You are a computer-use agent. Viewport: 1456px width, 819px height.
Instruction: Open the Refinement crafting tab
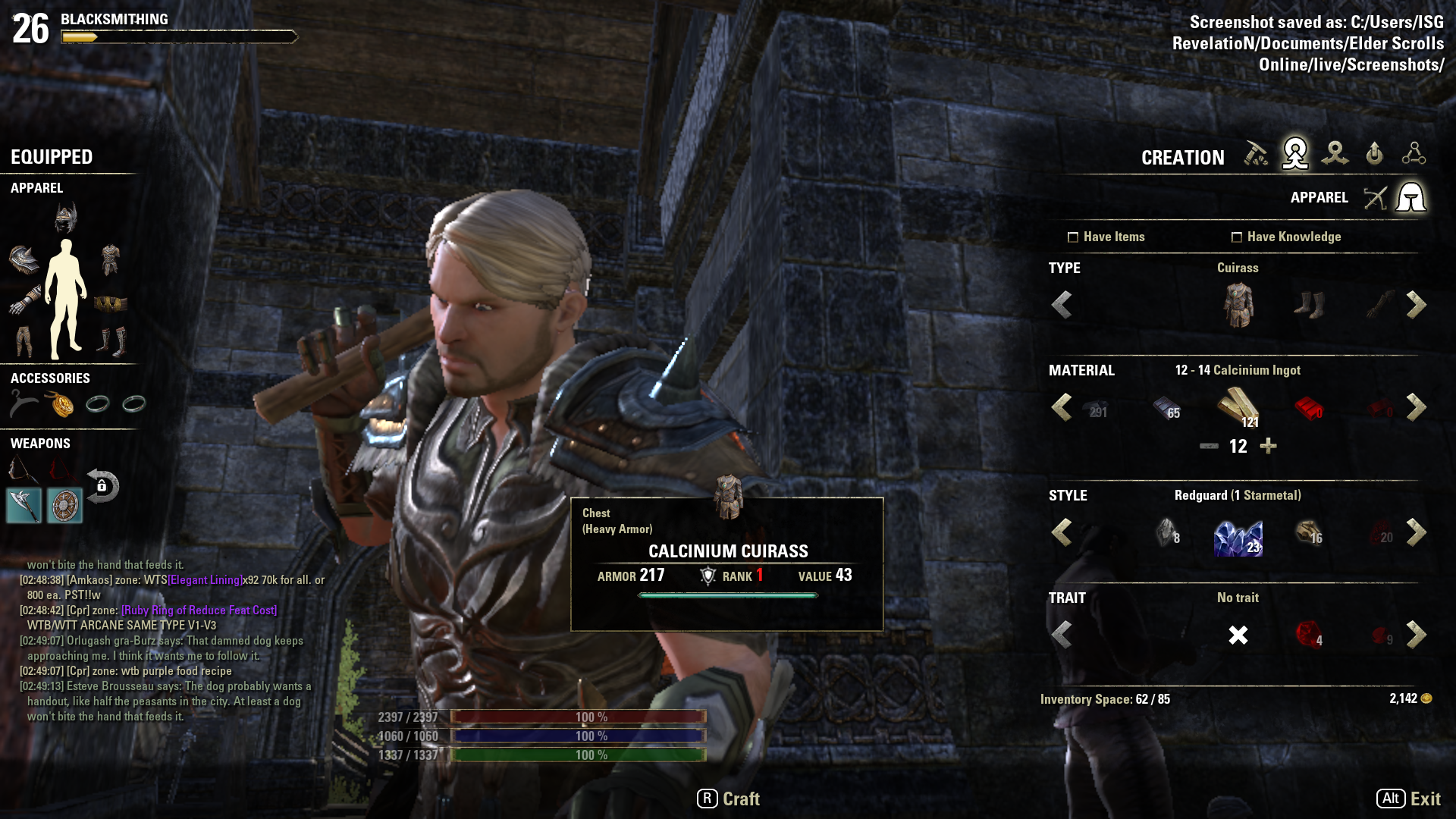pos(1256,154)
